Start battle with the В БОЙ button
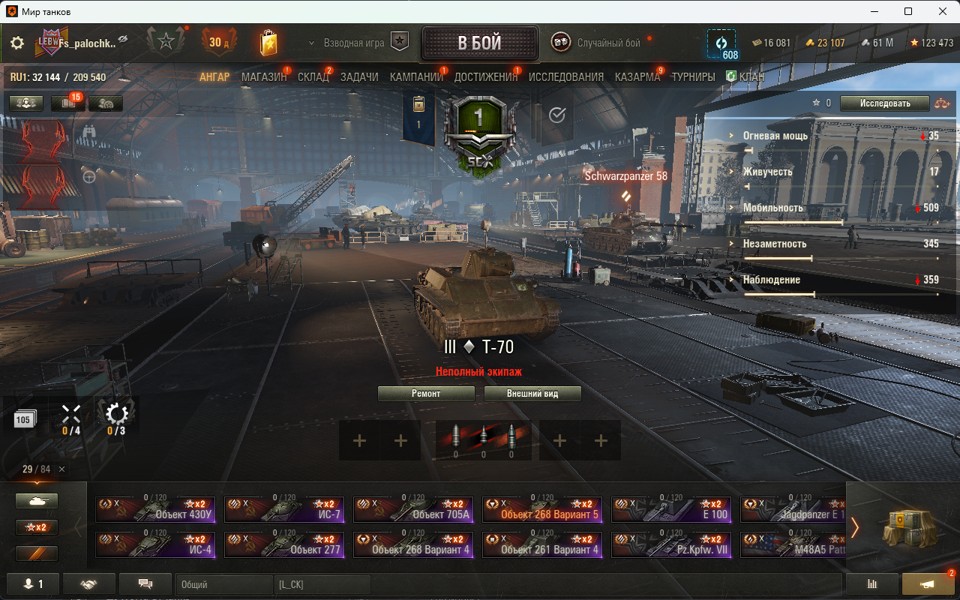 coord(479,43)
